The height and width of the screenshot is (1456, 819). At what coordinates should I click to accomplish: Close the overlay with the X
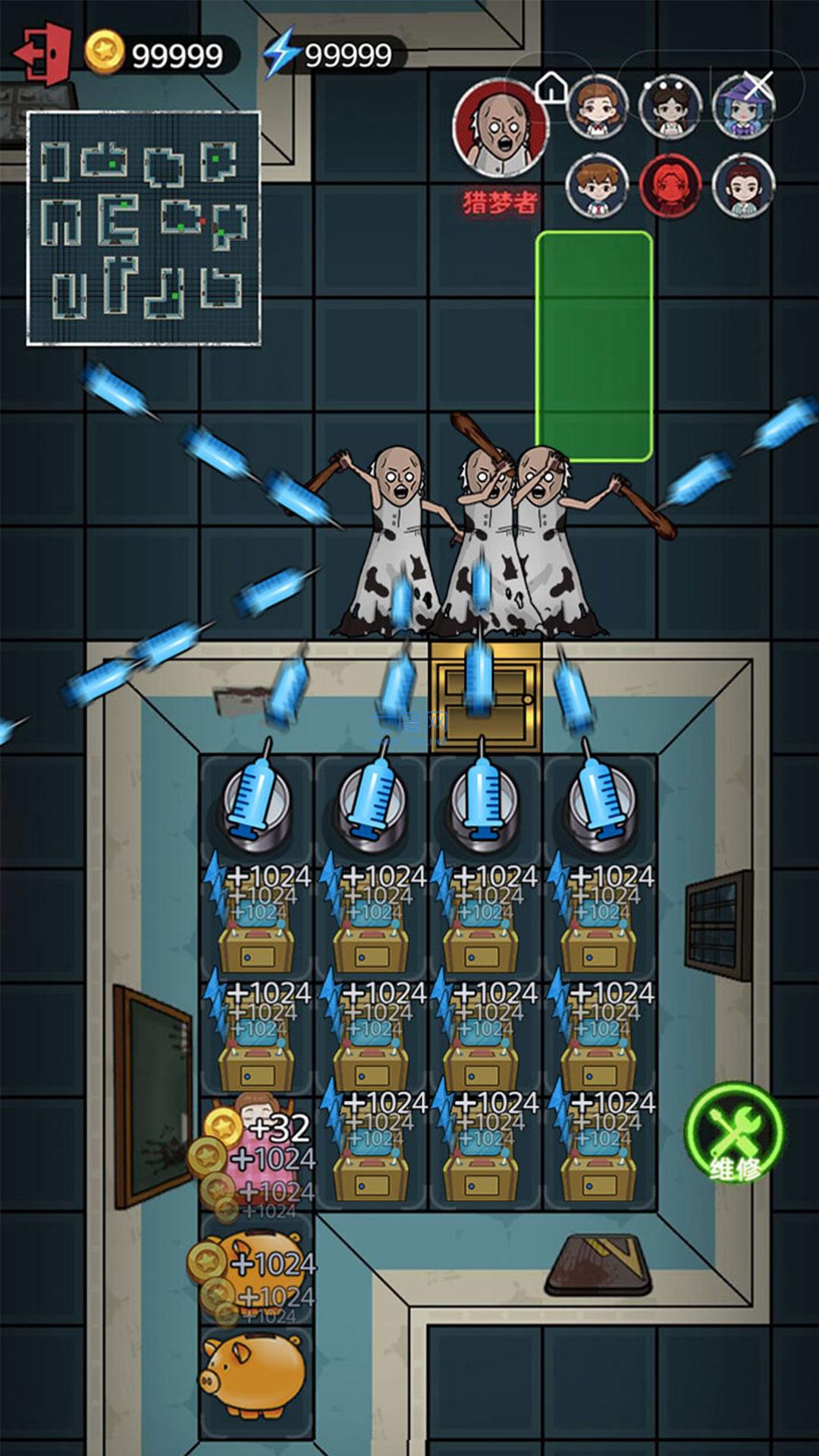[758, 85]
